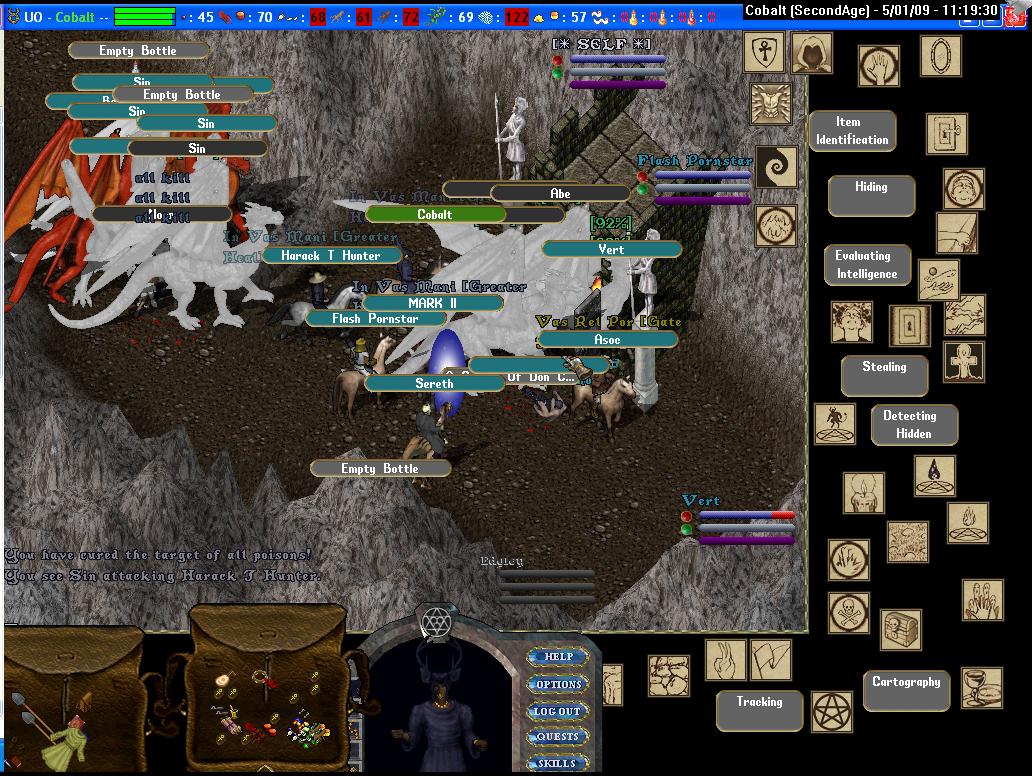Cast the ankh shield spell icon
Viewport: 1032px width, 776px height.
pyautogui.click(x=764, y=52)
